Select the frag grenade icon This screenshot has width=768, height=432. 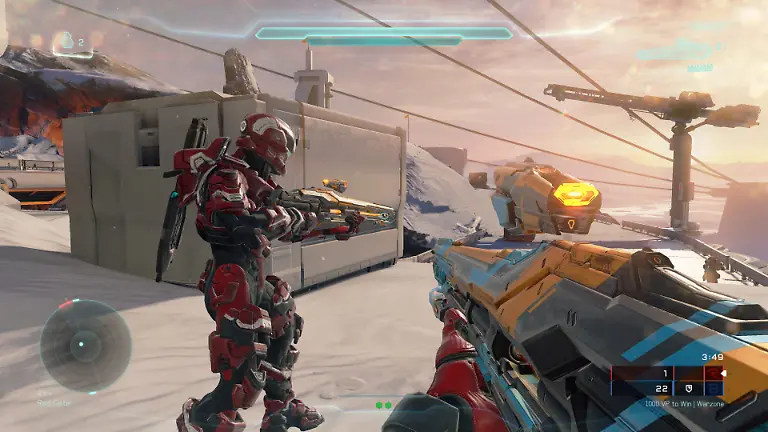(68, 41)
